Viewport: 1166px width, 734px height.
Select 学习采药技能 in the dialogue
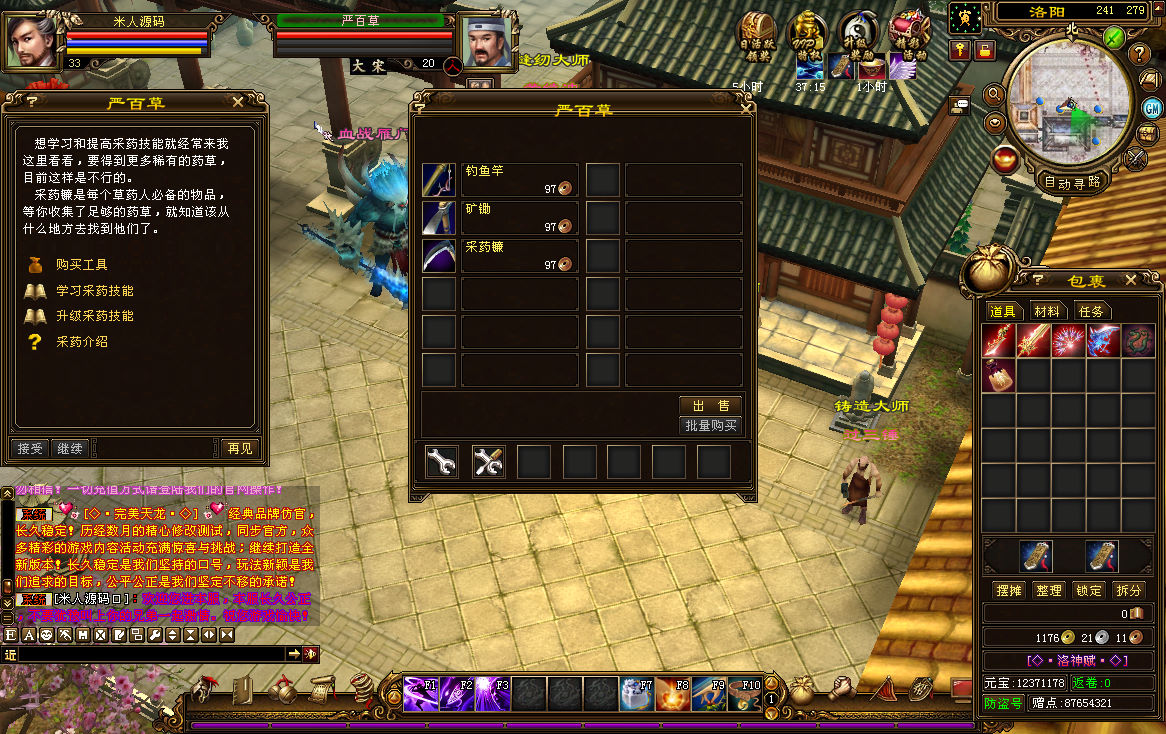pyautogui.click(x=94, y=291)
